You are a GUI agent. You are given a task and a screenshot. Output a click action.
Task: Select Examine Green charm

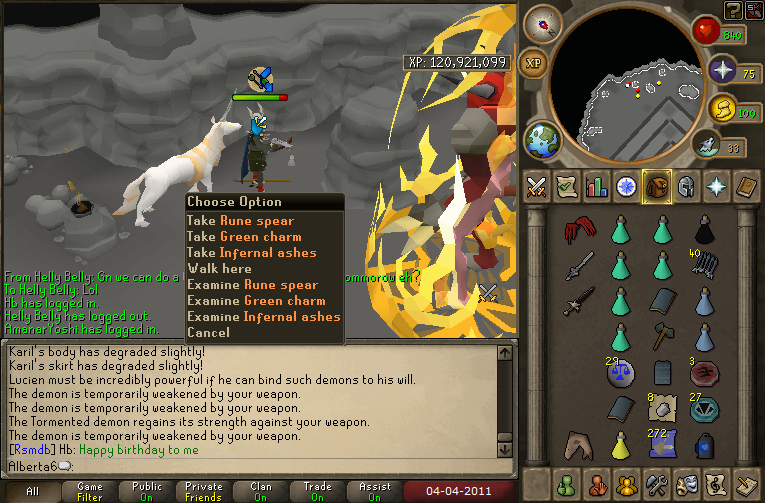[x=256, y=301]
